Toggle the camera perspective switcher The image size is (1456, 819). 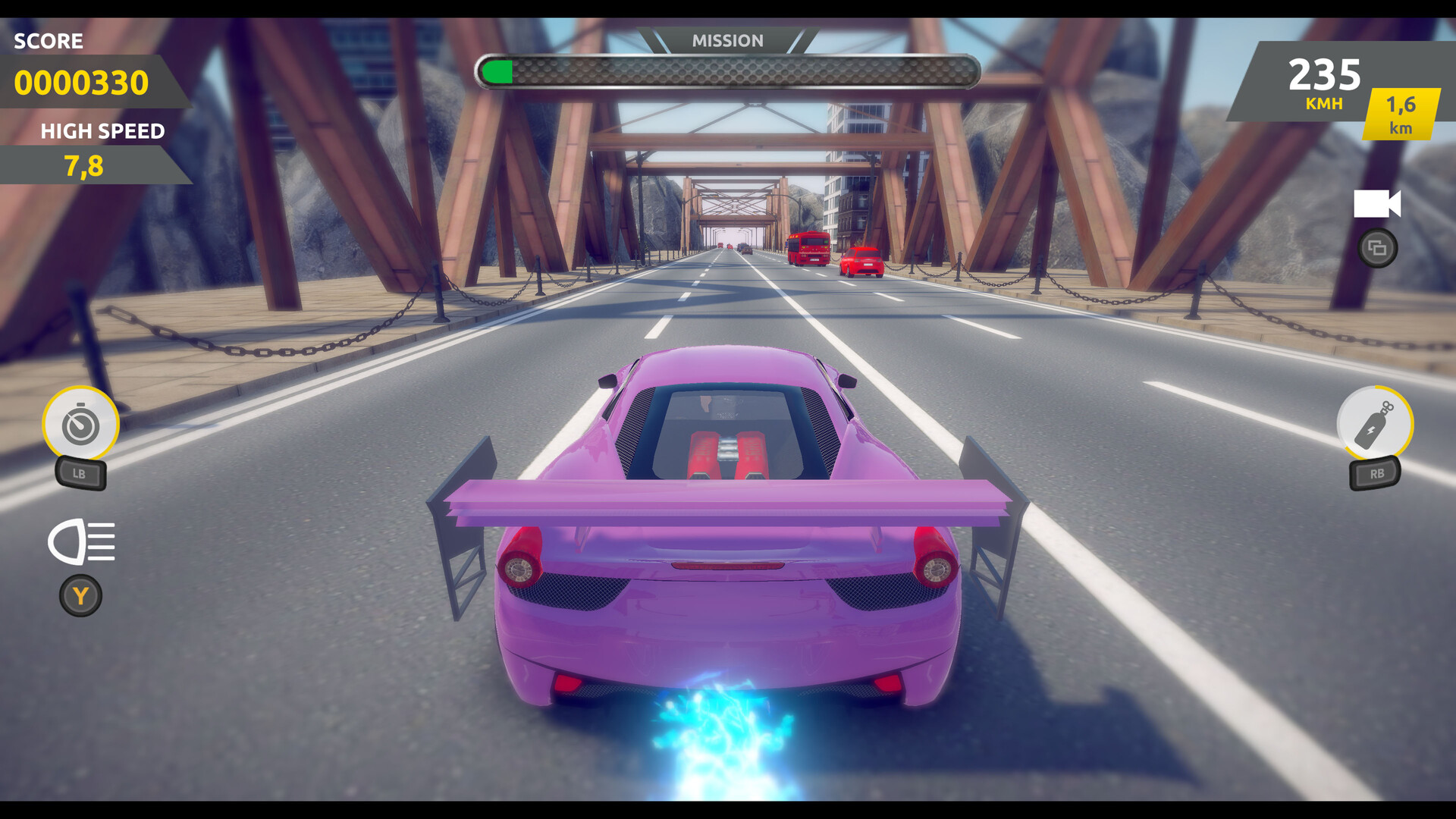(x=1376, y=248)
